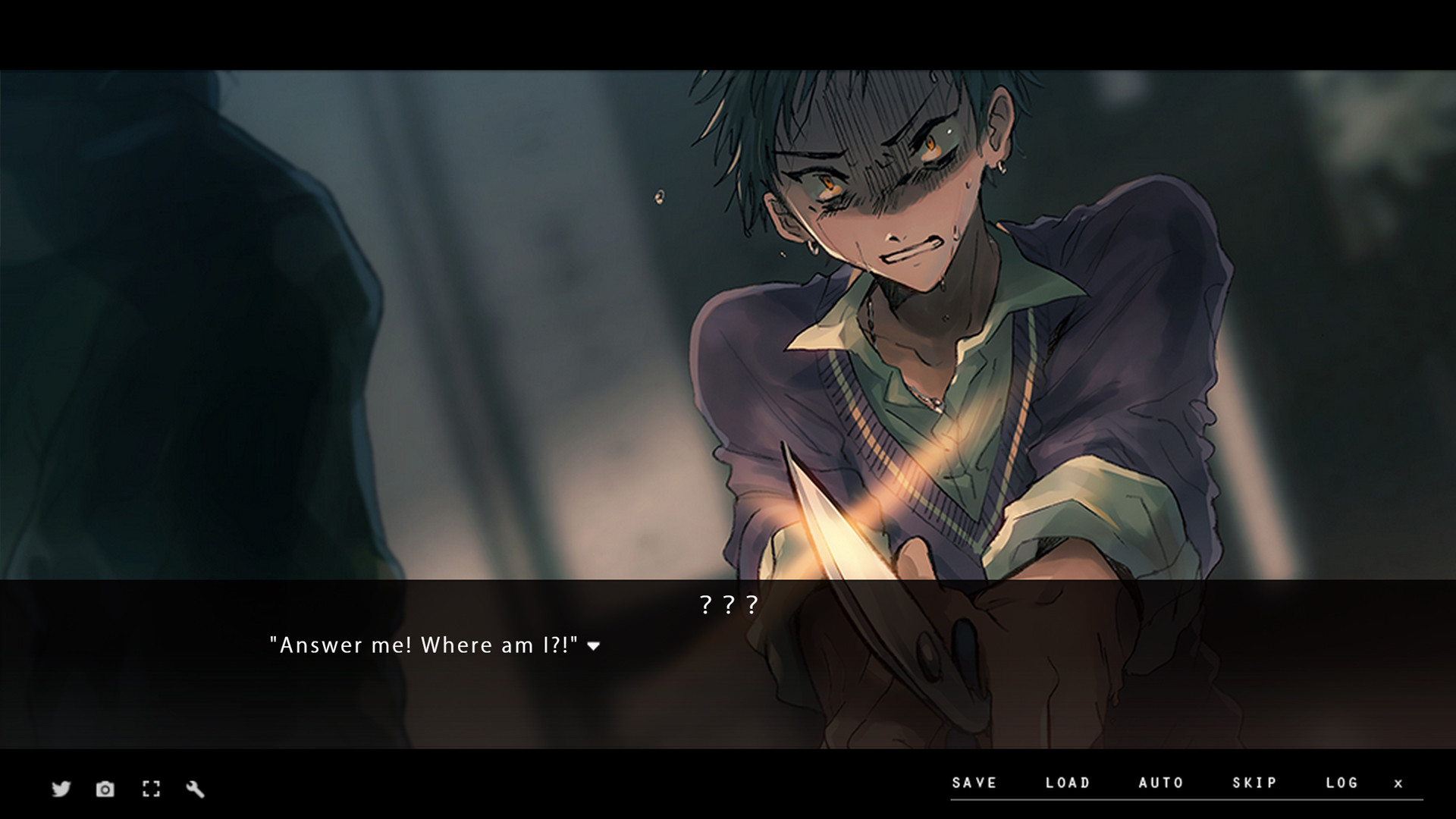The width and height of the screenshot is (1456, 819).
Task: Open game settings via the wrench icon
Action: coord(195,789)
